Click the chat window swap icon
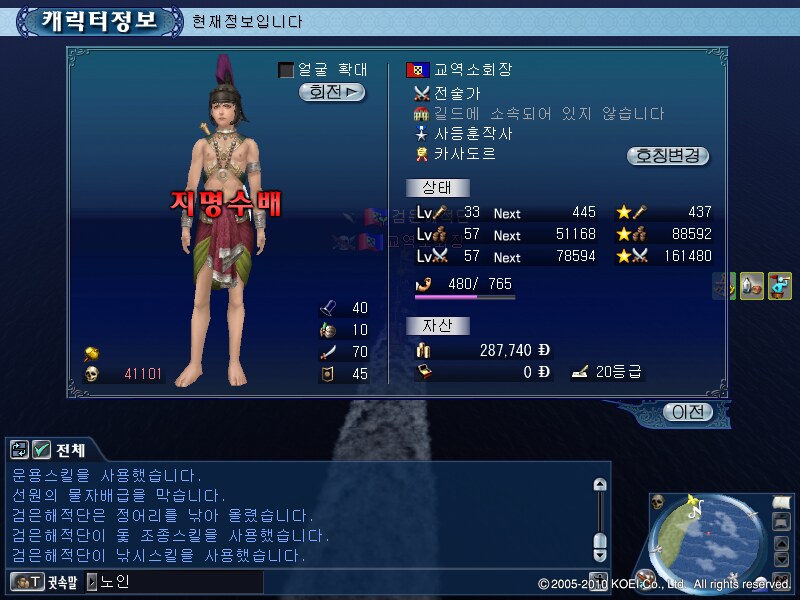 coord(19,450)
